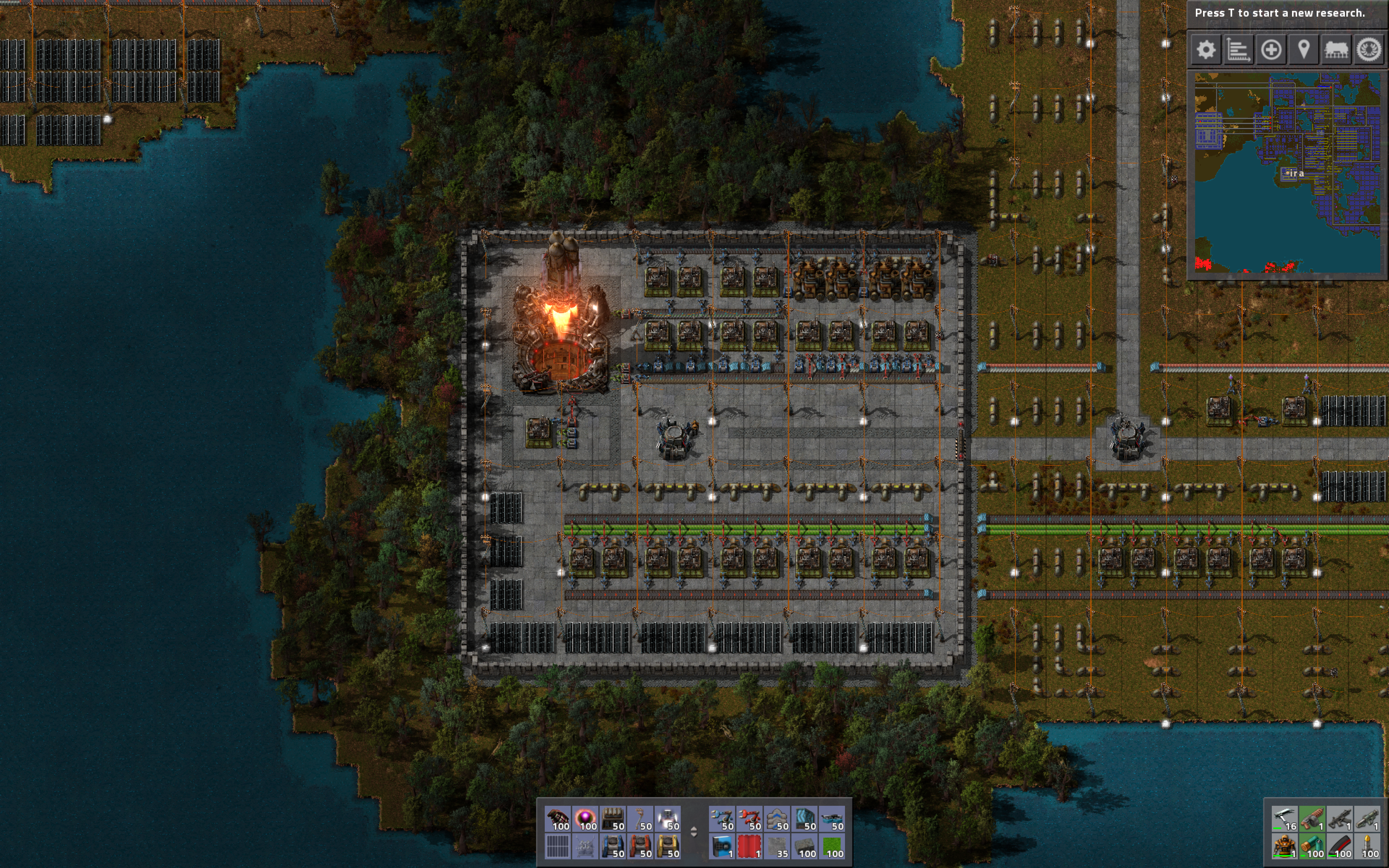This screenshot has width=1389, height=868.
Task: Click on the minimap
Action: [x=1287, y=172]
